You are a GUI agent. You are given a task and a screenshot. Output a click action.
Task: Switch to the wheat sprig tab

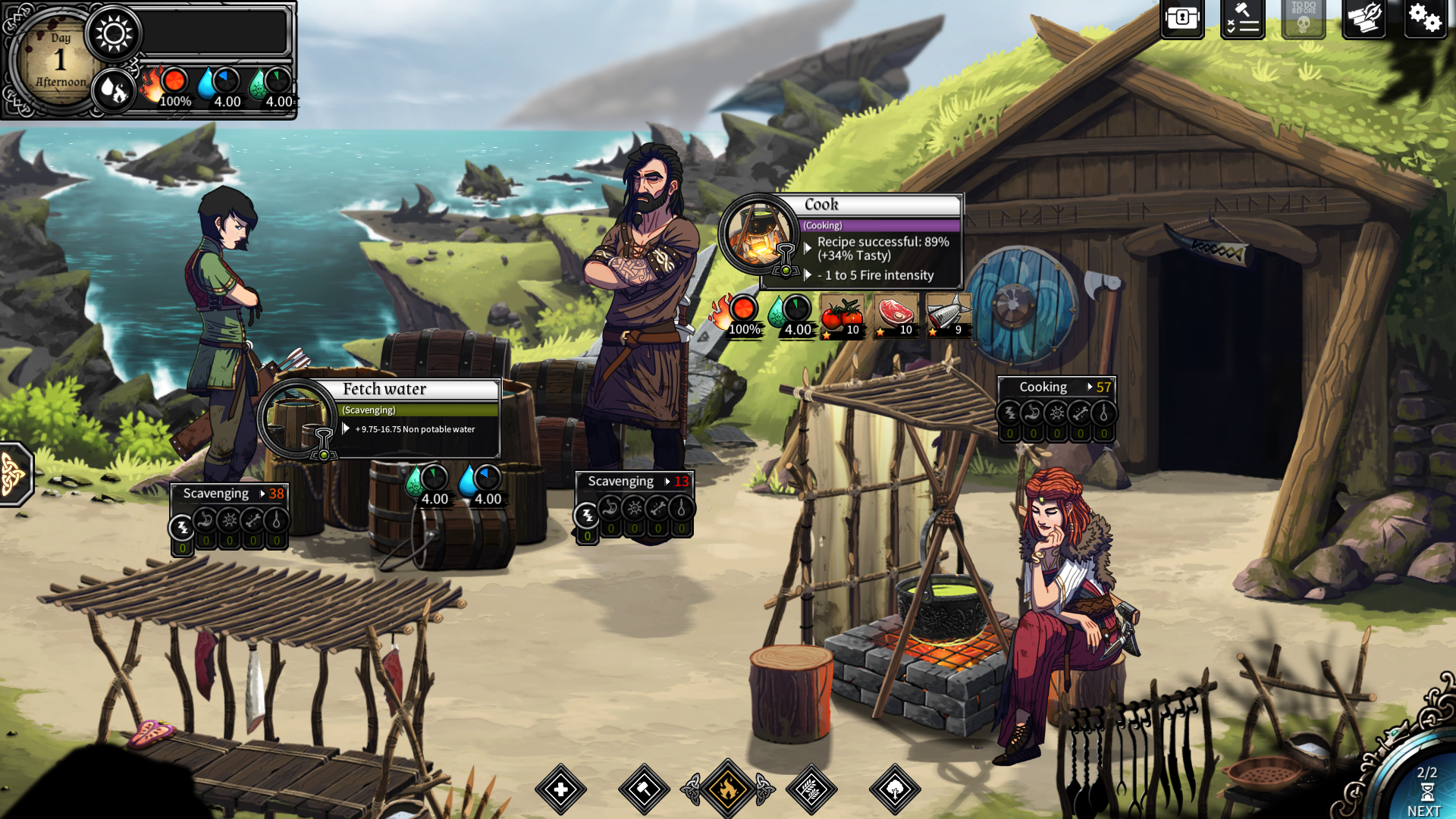pos(811,789)
